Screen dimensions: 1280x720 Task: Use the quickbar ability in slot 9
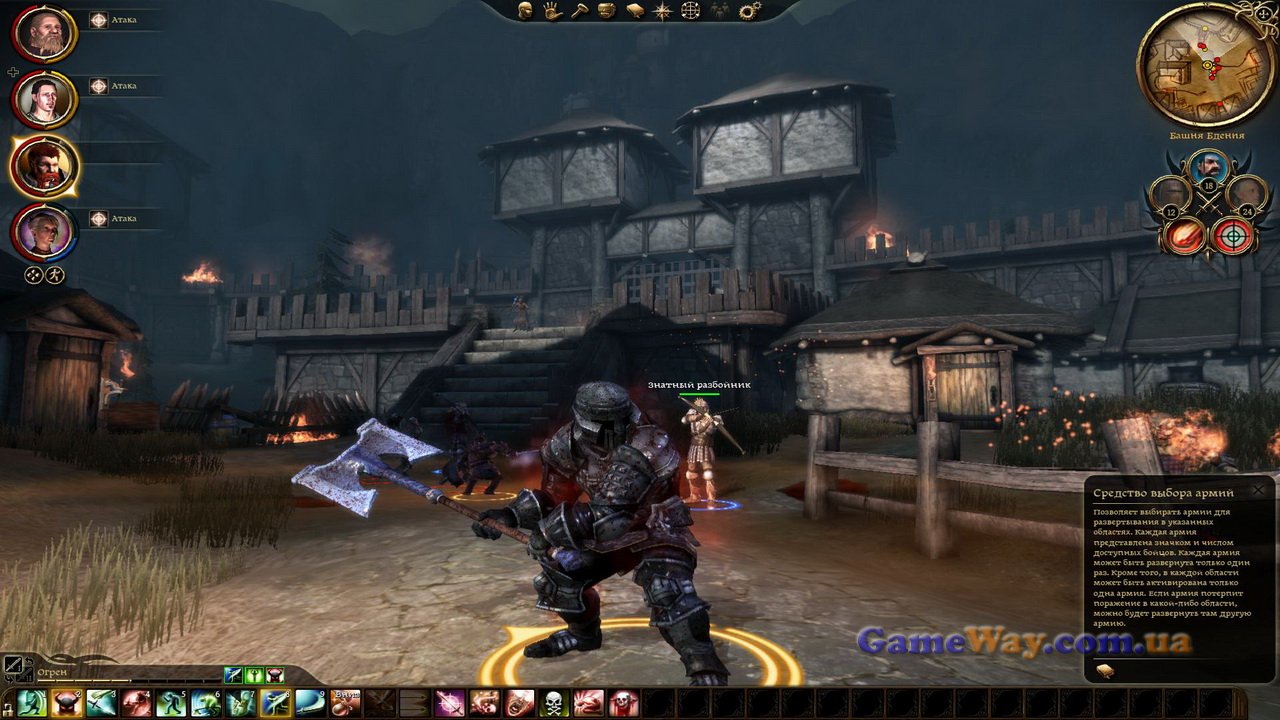(309, 702)
